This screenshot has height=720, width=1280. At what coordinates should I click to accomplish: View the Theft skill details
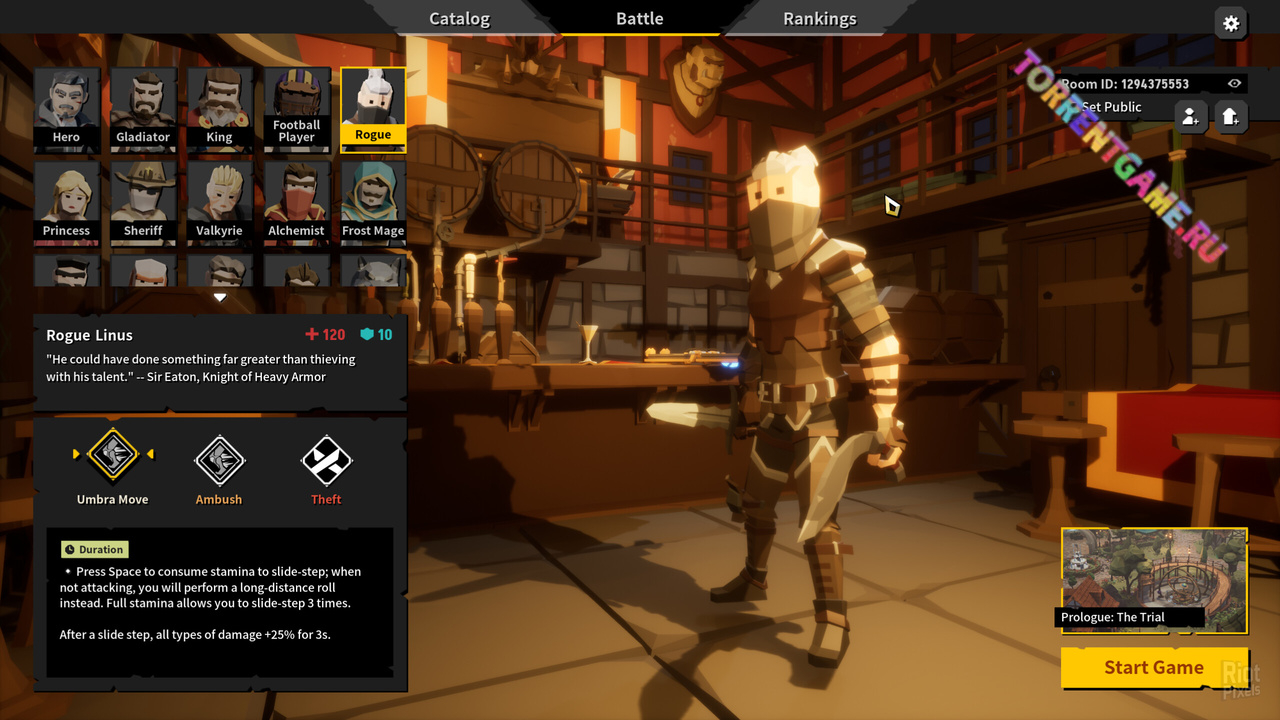click(326, 461)
